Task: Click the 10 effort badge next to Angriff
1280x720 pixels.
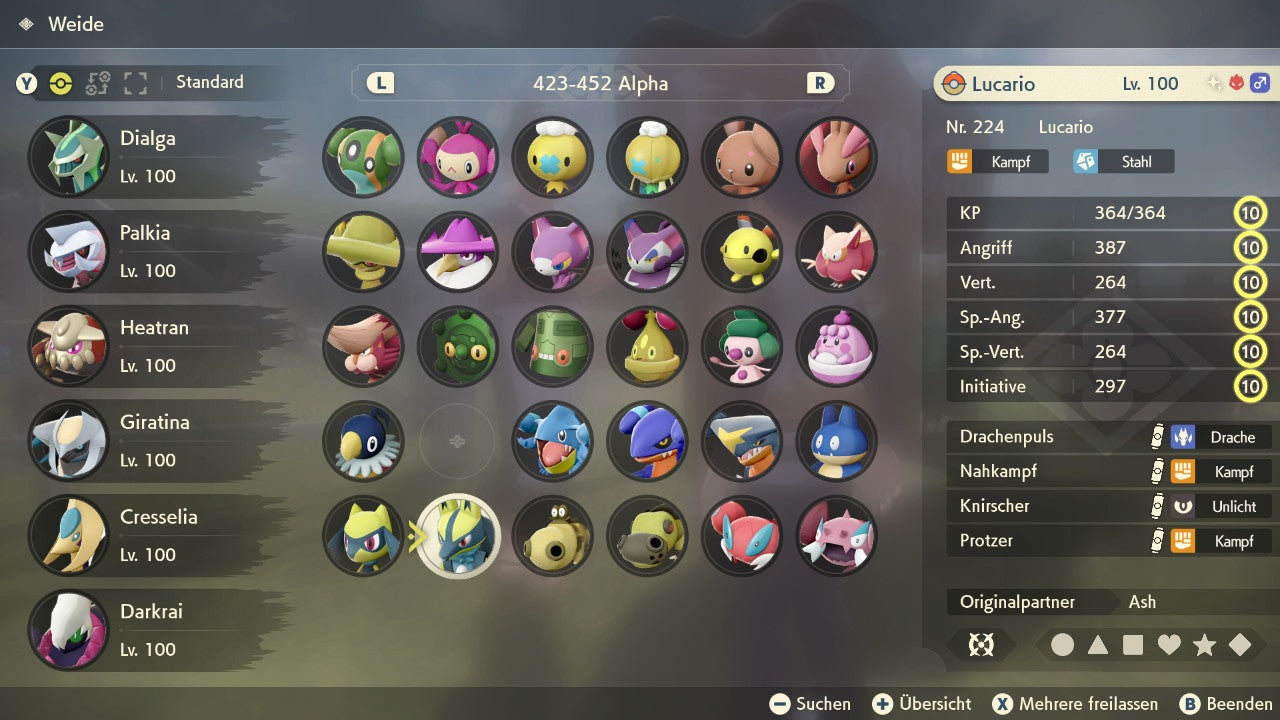Action: coord(1251,247)
